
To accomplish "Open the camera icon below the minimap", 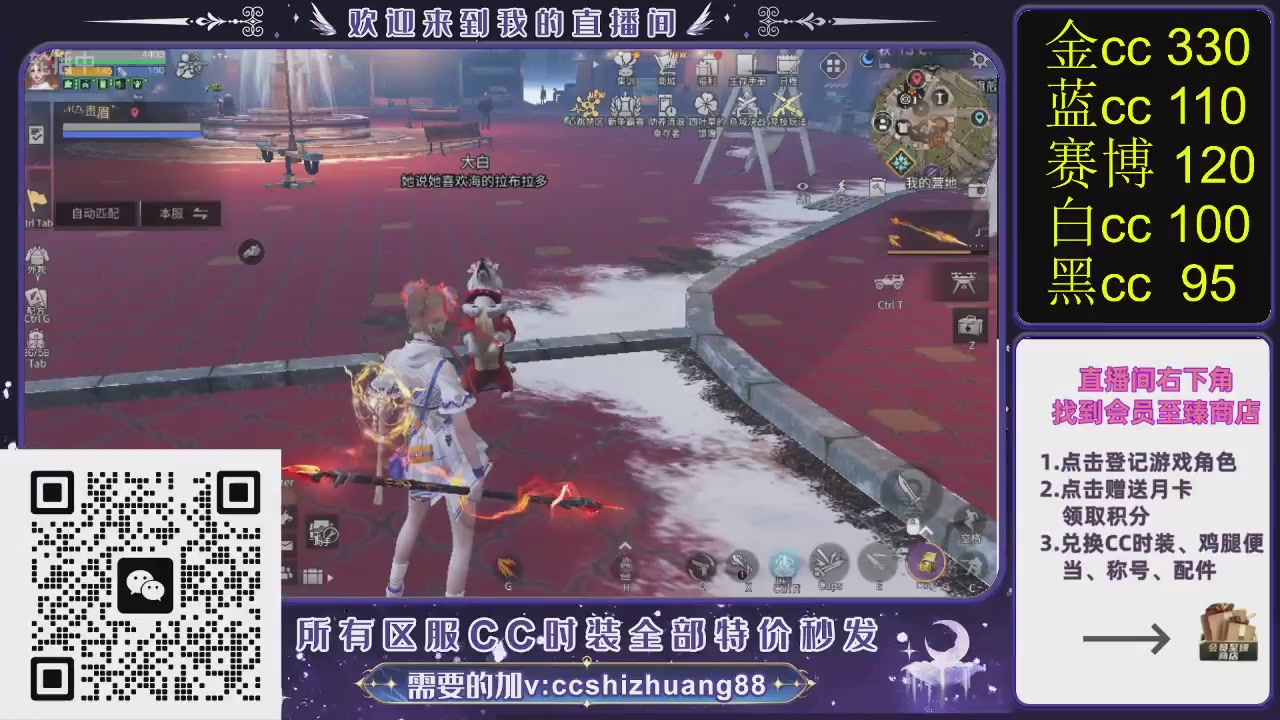I will (978, 191).
